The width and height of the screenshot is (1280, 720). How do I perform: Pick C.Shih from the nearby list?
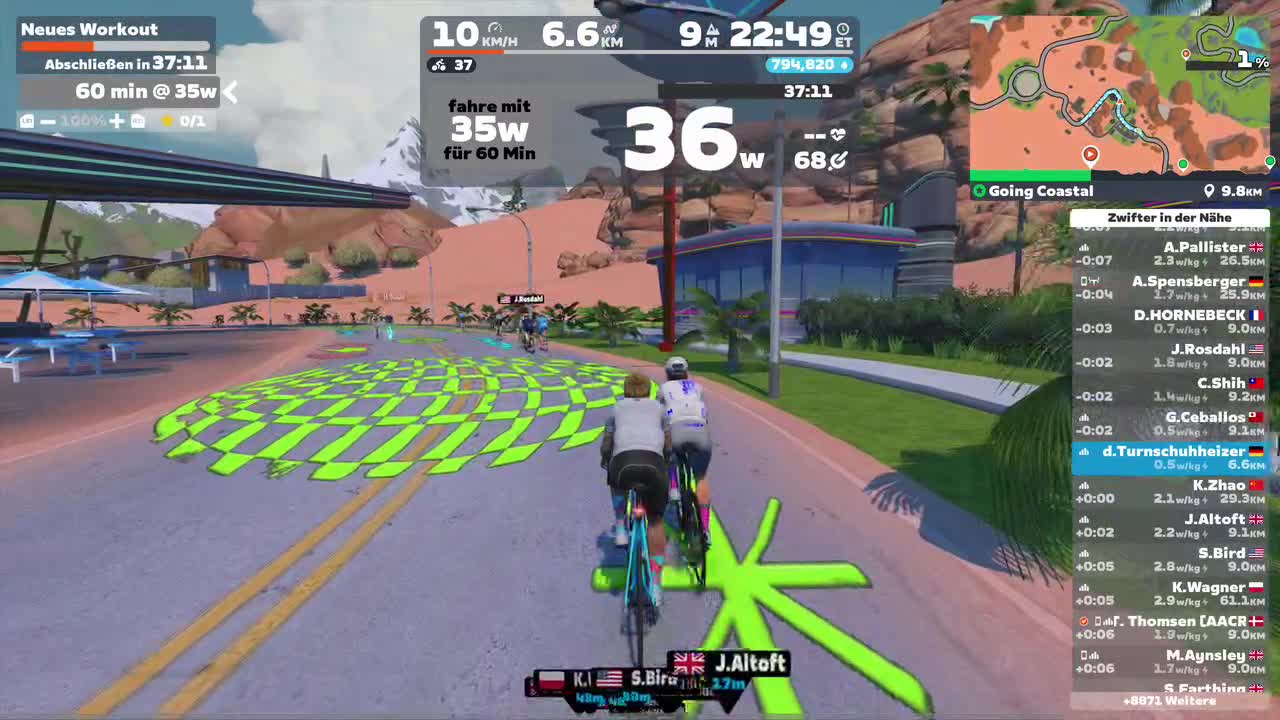point(1170,390)
